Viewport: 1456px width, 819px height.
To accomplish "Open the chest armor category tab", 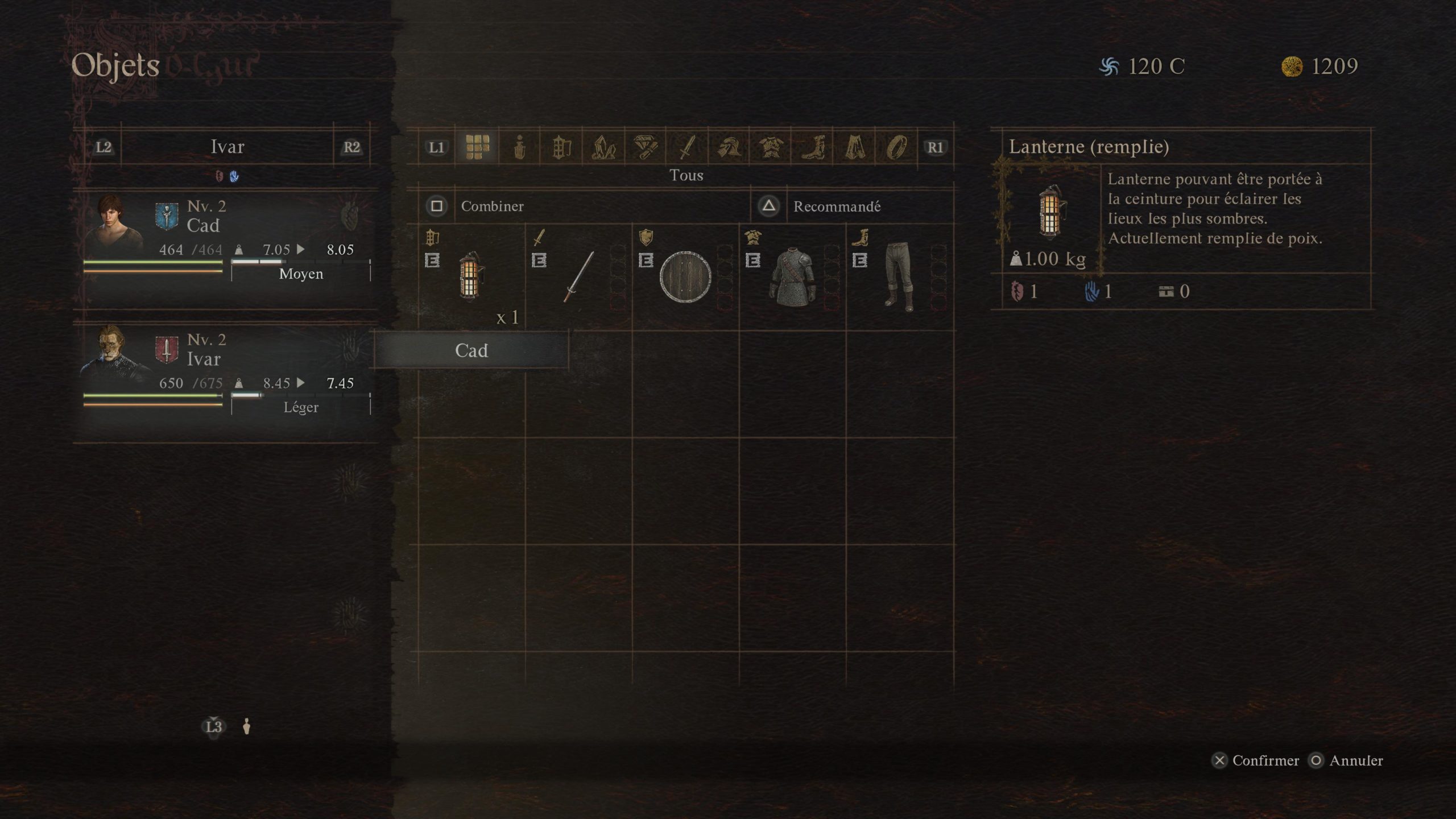I will [x=771, y=148].
